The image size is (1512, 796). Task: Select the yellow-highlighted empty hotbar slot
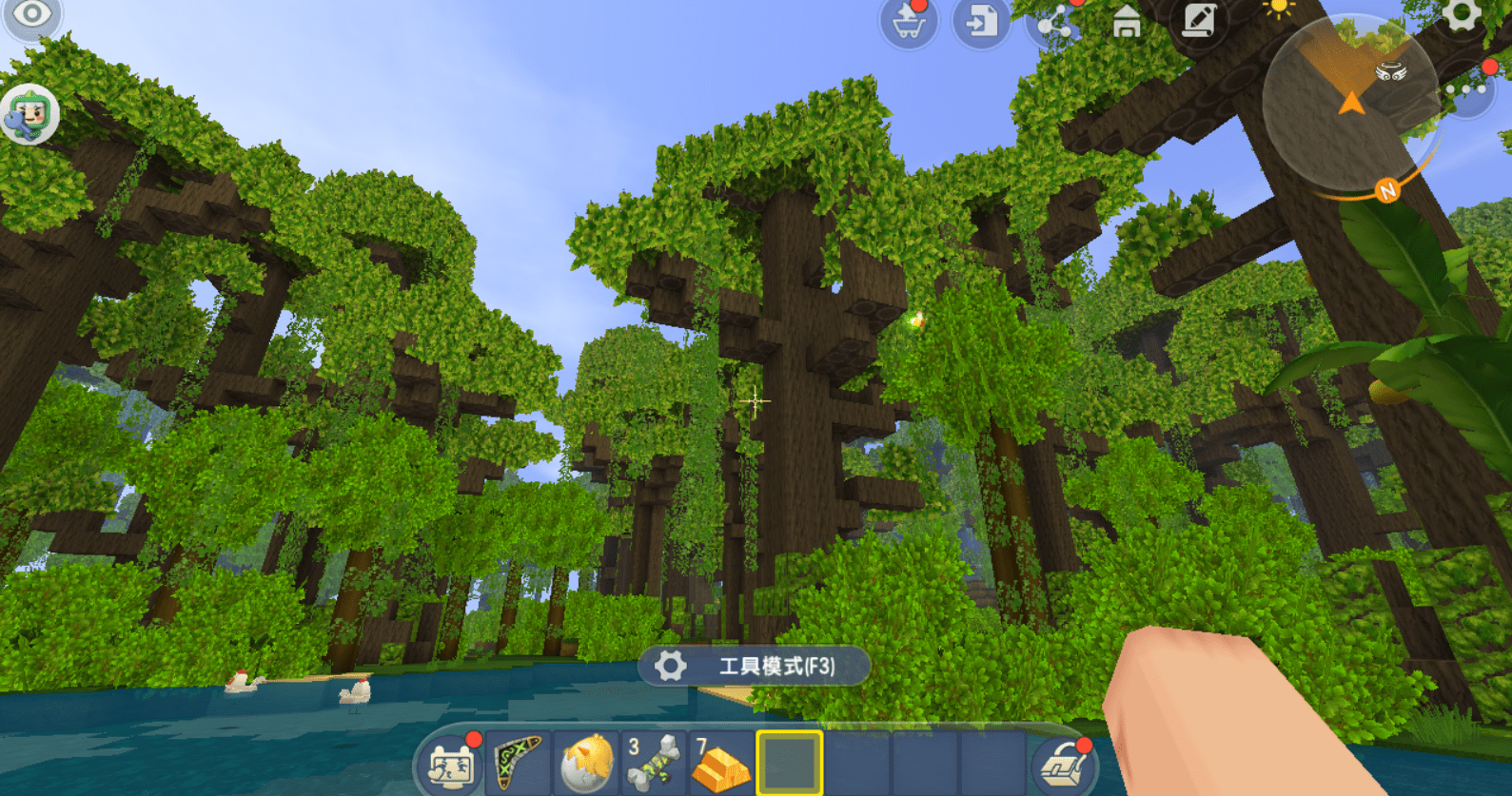click(789, 763)
